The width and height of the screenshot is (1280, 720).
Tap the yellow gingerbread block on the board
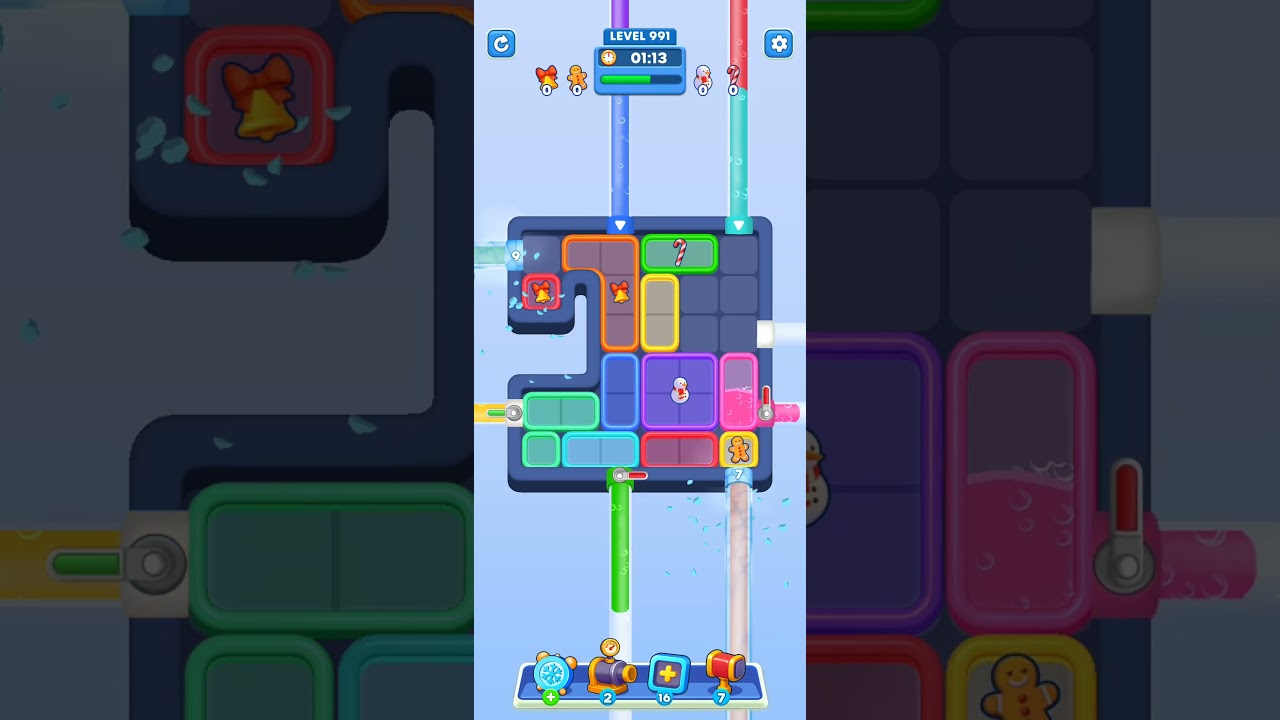point(739,451)
